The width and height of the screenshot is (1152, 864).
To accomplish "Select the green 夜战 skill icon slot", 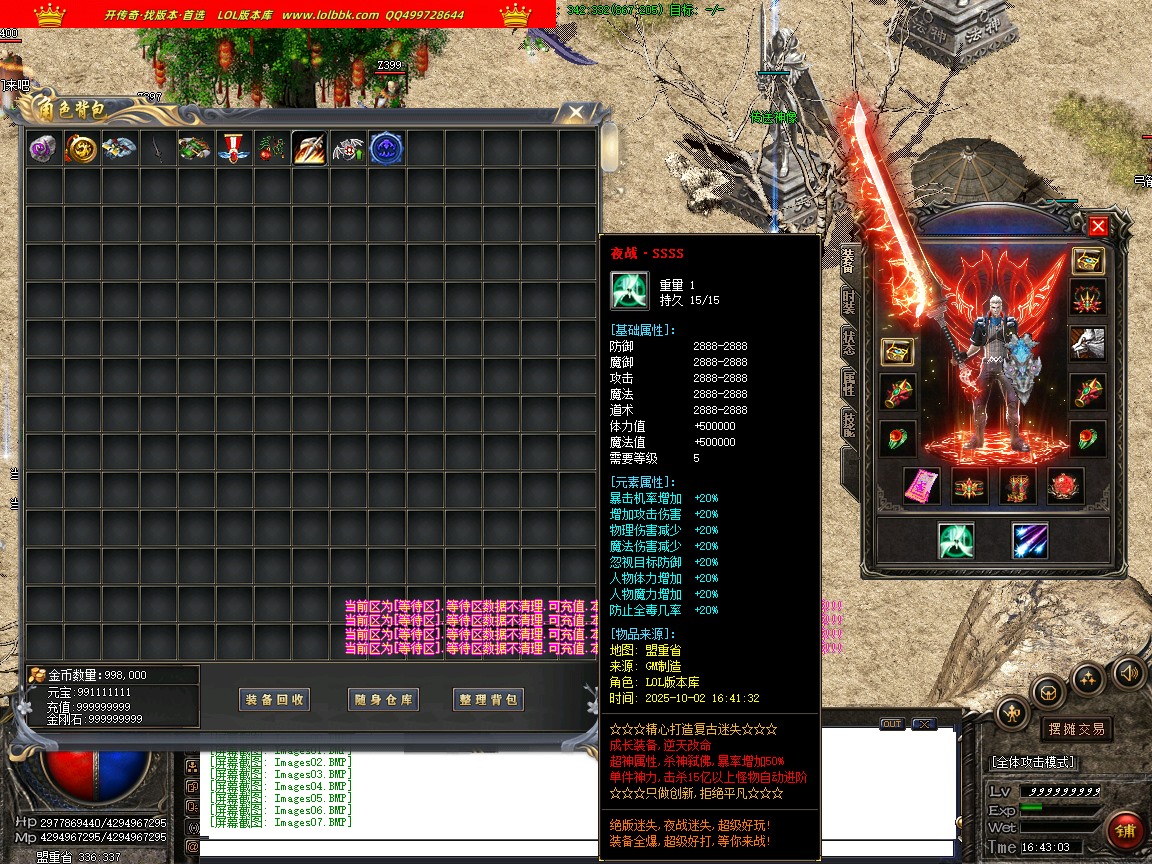I will [x=956, y=541].
